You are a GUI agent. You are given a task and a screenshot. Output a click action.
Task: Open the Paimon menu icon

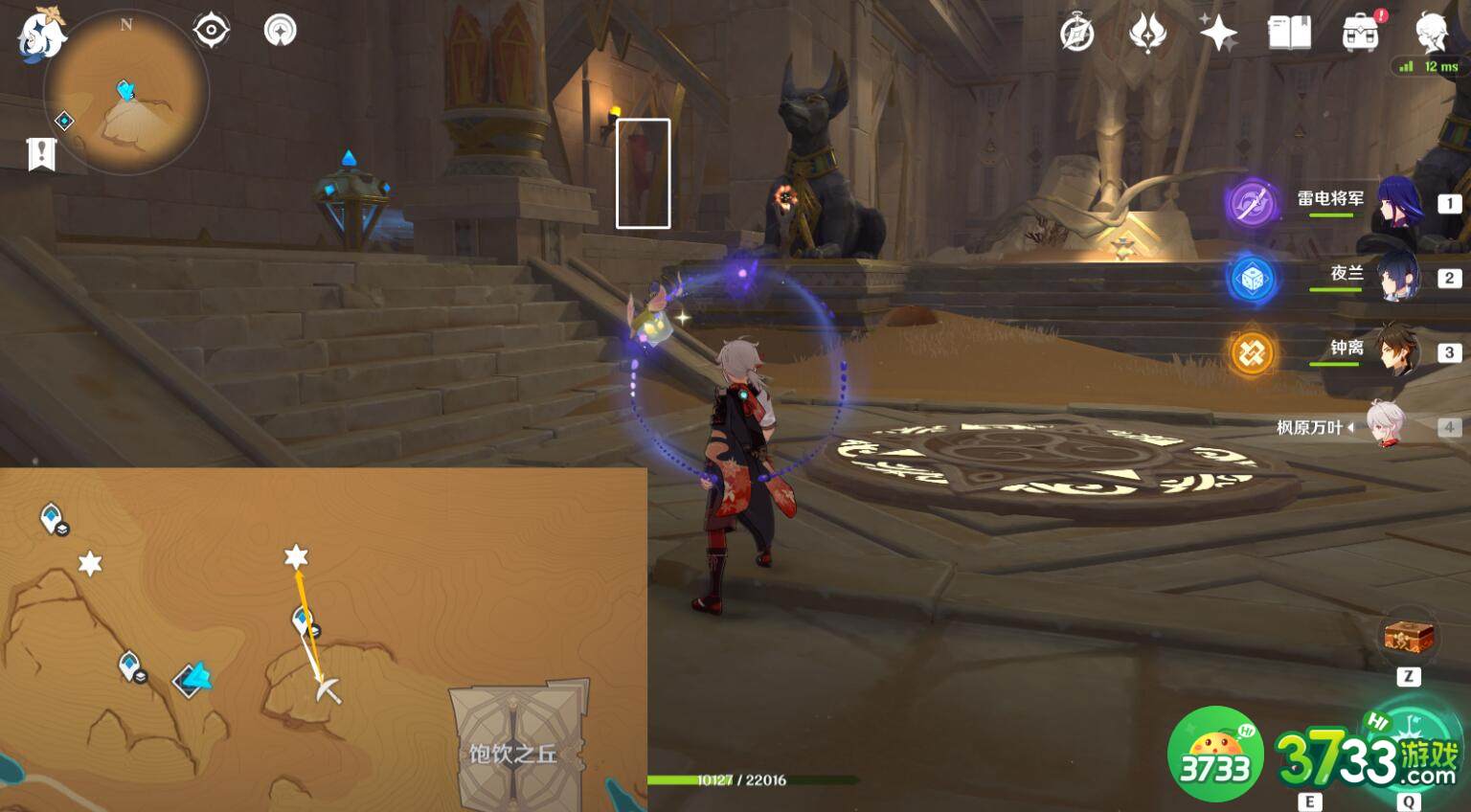click(40, 34)
